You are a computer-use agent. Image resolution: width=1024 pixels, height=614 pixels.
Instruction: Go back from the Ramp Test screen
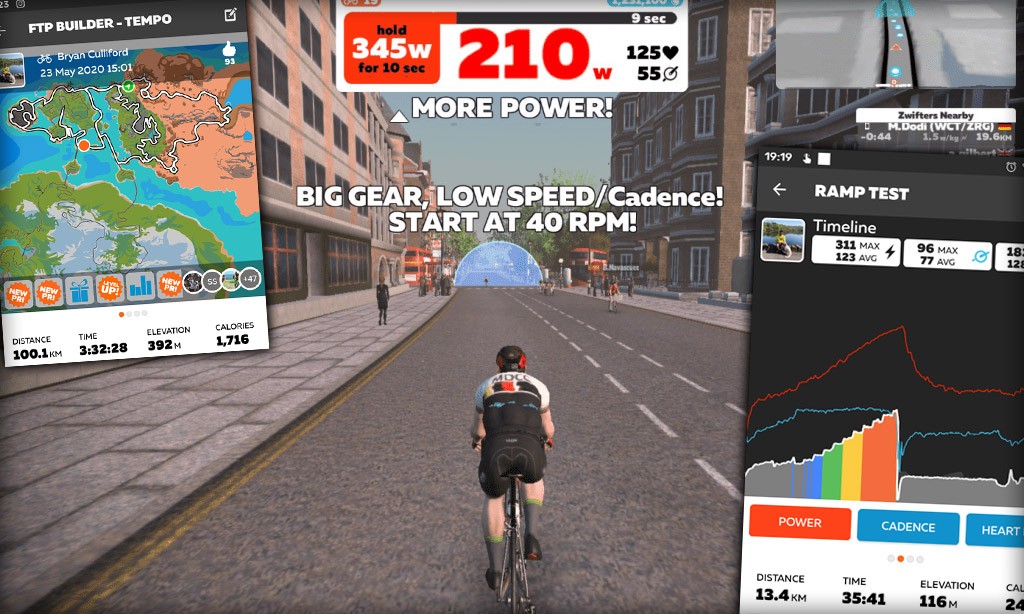(780, 190)
